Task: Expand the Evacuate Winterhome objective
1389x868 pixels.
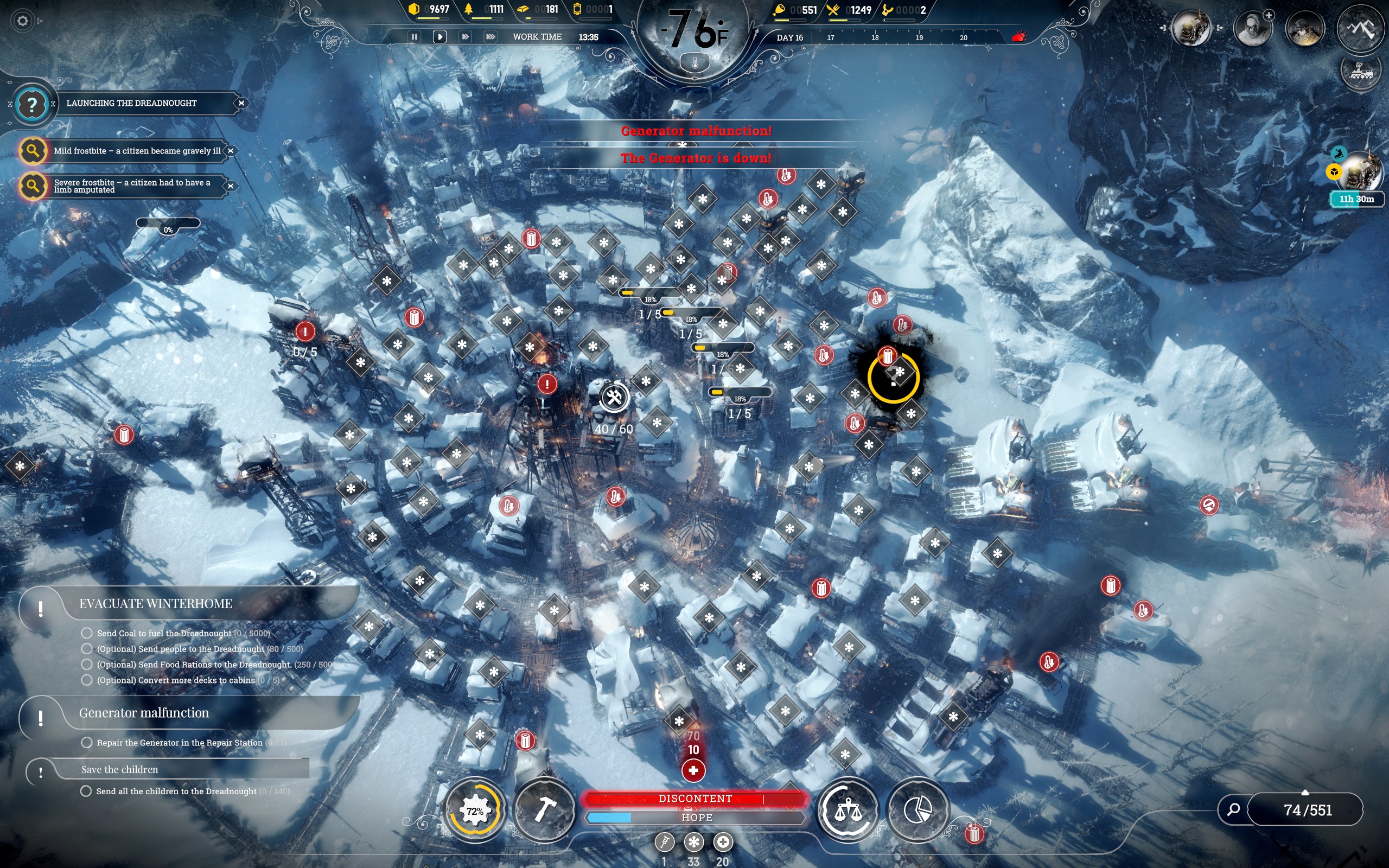Action: tap(155, 604)
